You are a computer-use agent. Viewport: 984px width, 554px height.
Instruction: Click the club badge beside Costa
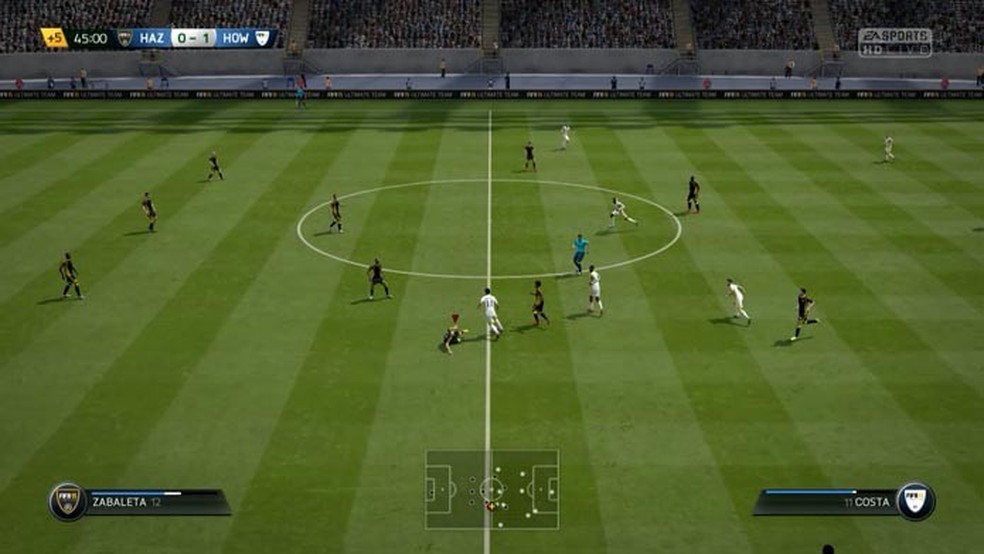pos(914,500)
